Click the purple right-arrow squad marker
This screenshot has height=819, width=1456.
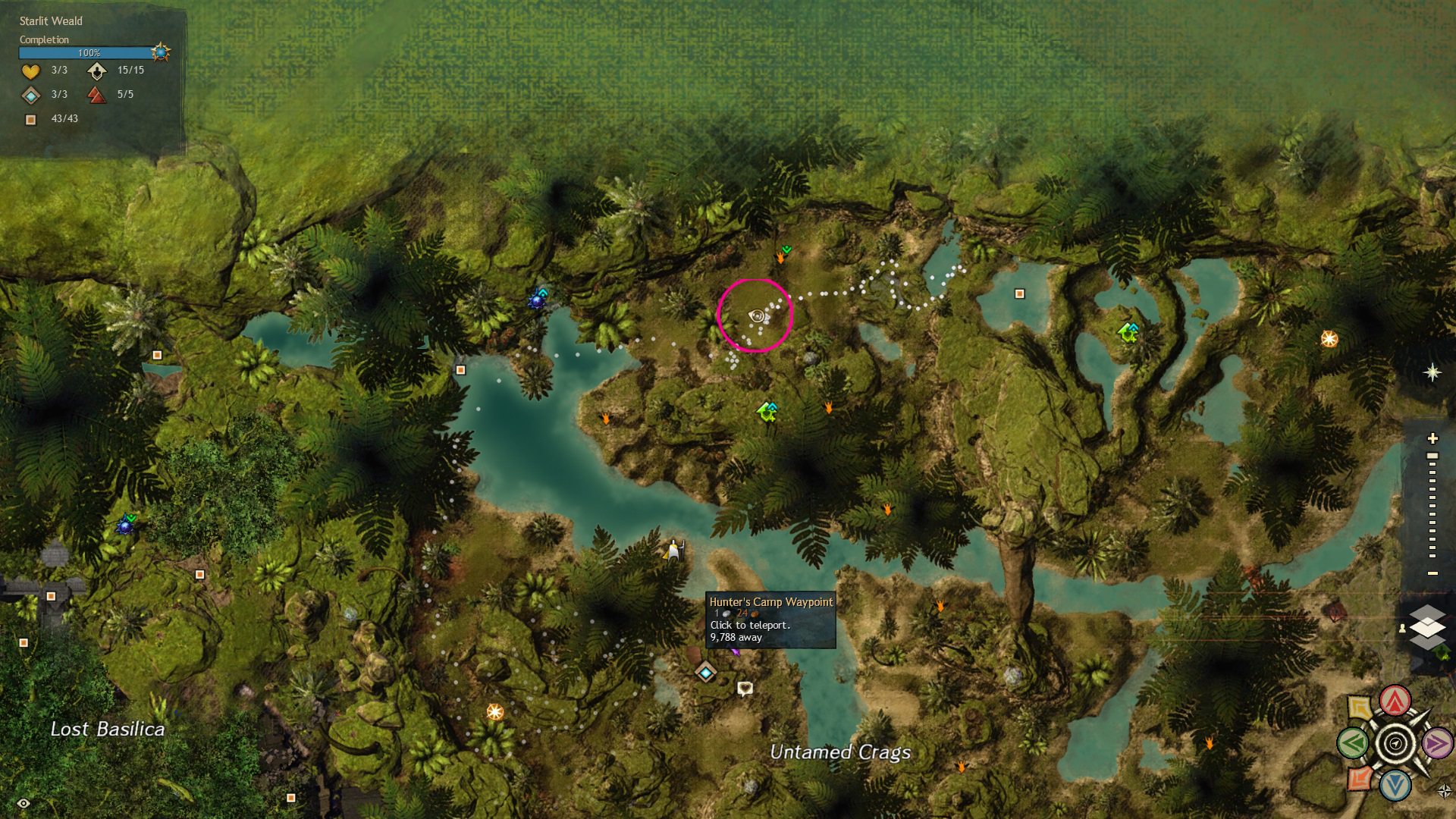pyautogui.click(x=1437, y=743)
